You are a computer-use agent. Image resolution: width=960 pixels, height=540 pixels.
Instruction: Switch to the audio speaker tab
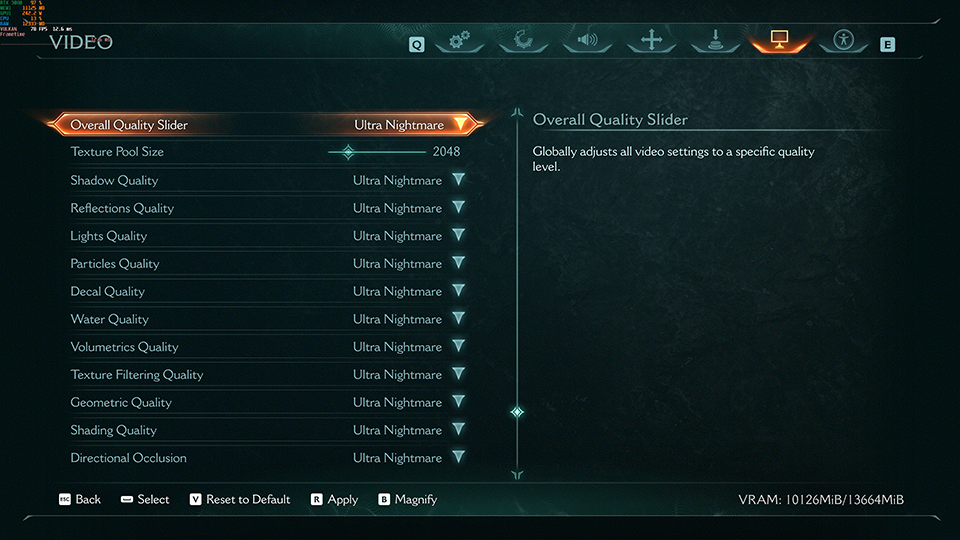click(588, 41)
